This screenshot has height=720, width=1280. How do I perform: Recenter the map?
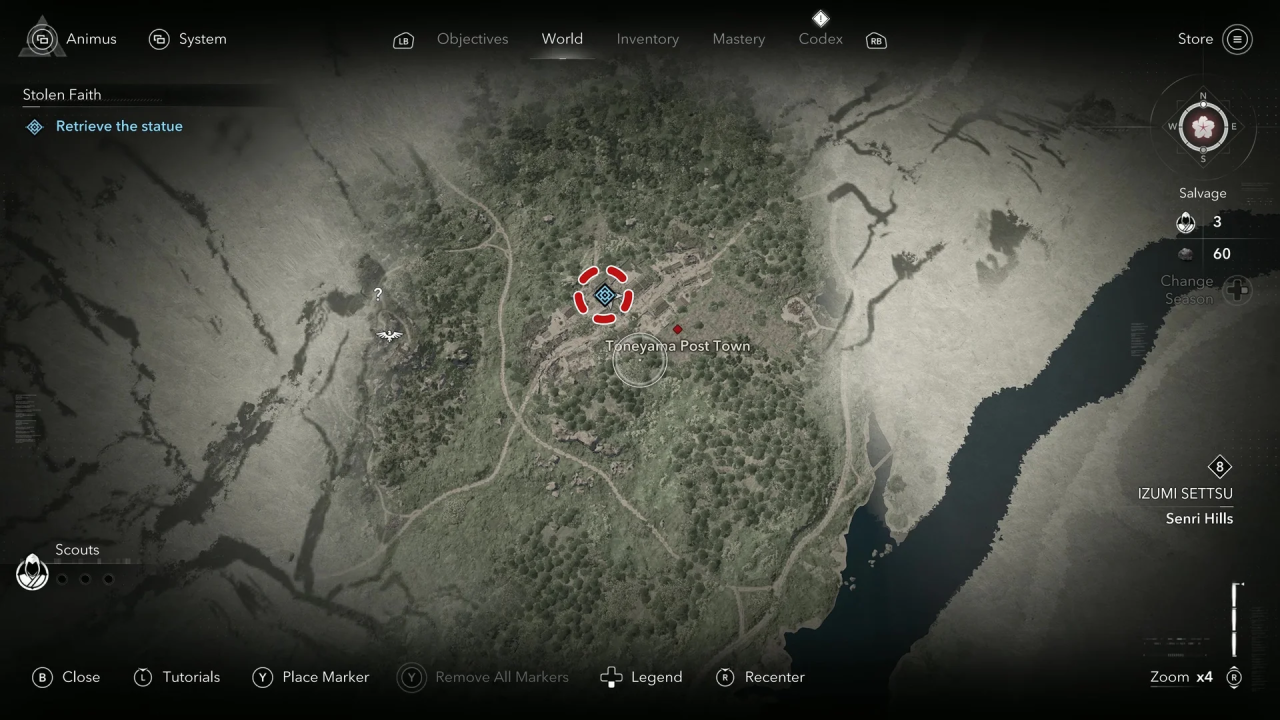point(761,677)
